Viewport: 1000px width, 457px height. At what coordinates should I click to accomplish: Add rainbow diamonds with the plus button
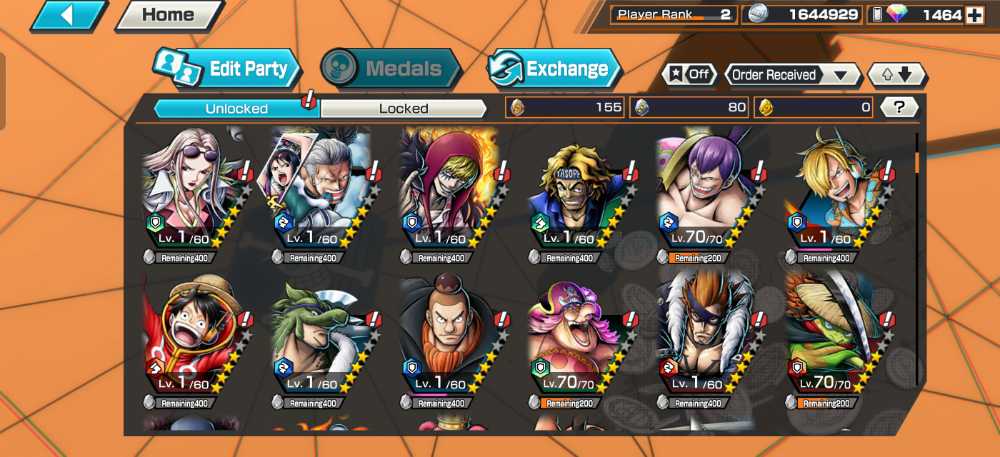[975, 15]
